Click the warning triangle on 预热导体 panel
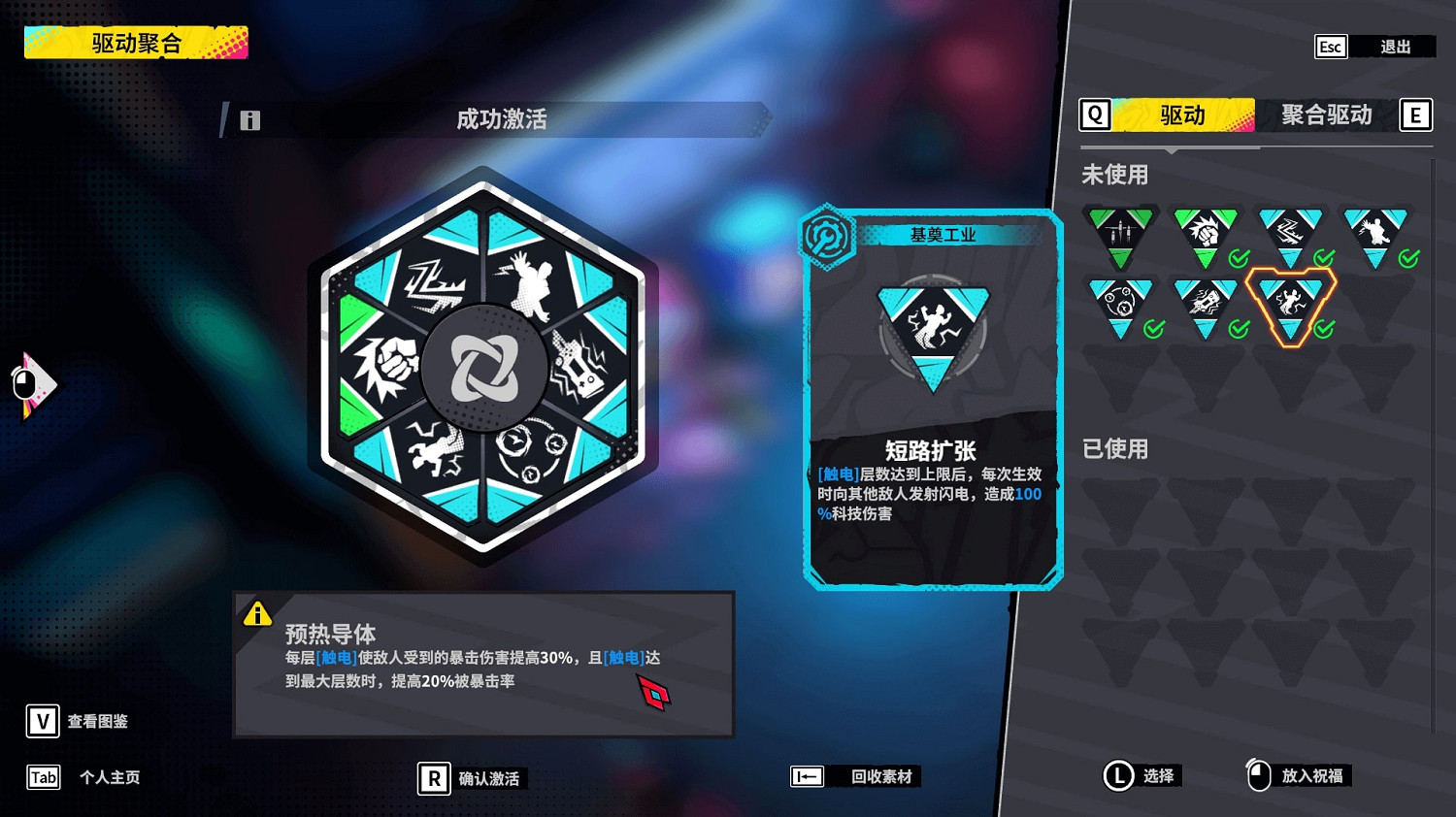This screenshot has height=817, width=1456. 257,613
